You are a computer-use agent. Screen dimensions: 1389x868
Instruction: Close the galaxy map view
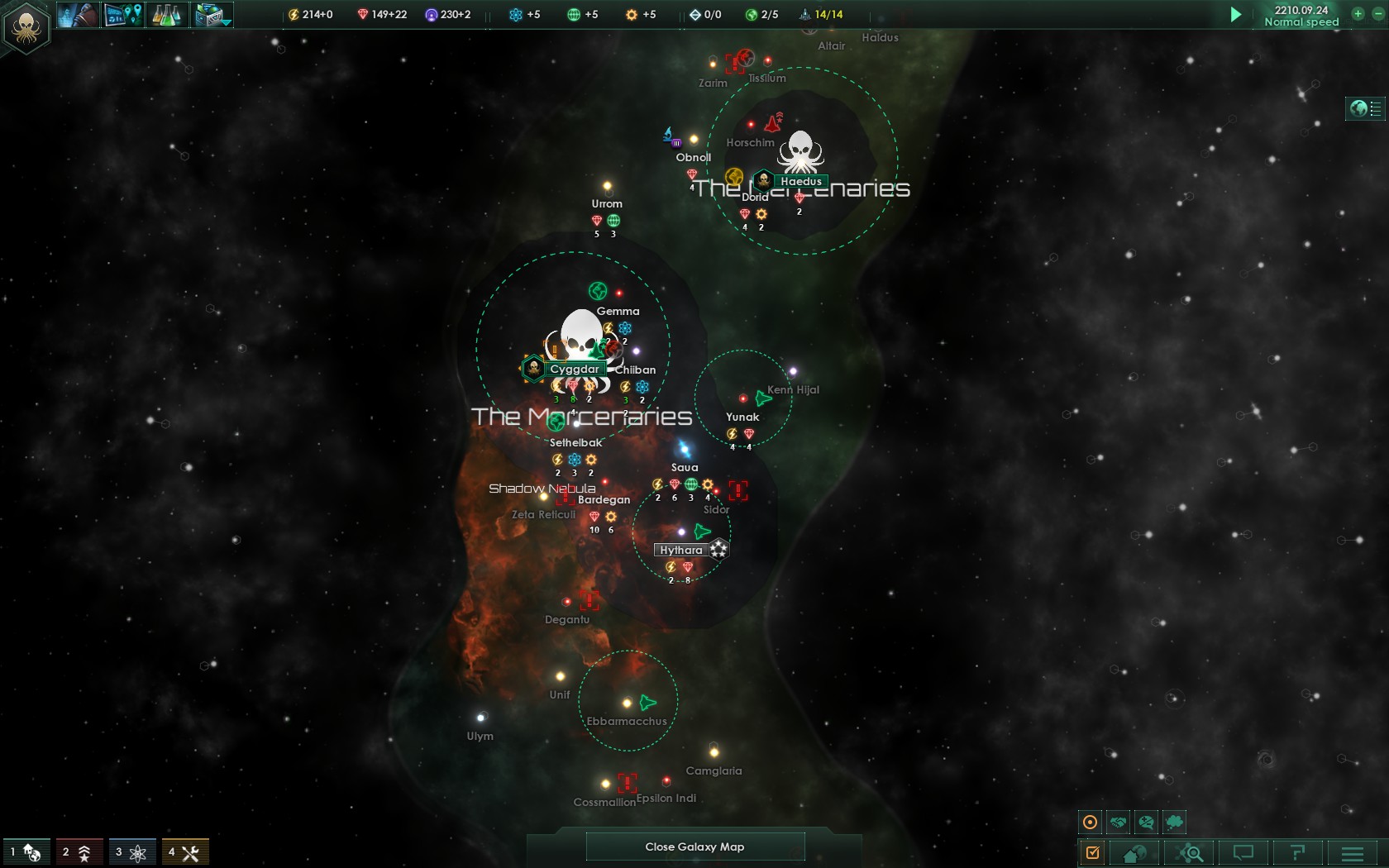pyautogui.click(x=694, y=847)
